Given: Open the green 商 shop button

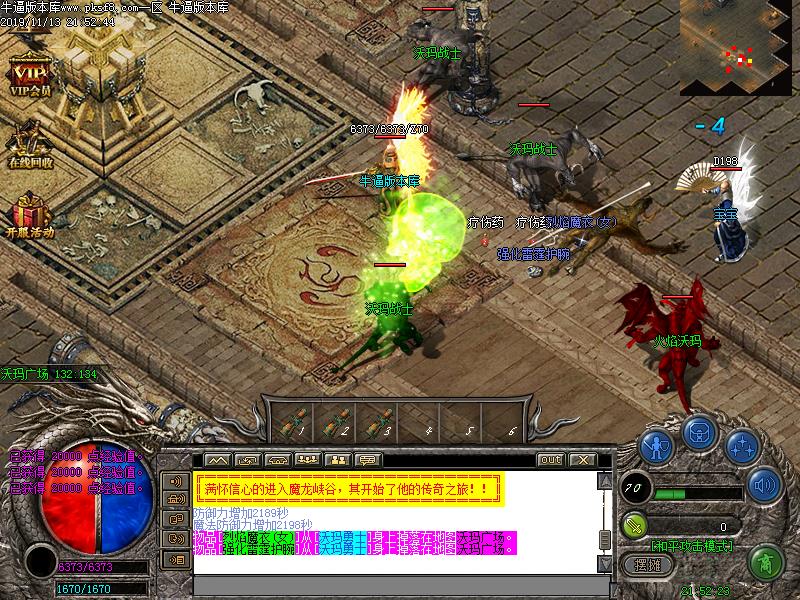Looking at the screenshot, I should [766, 562].
